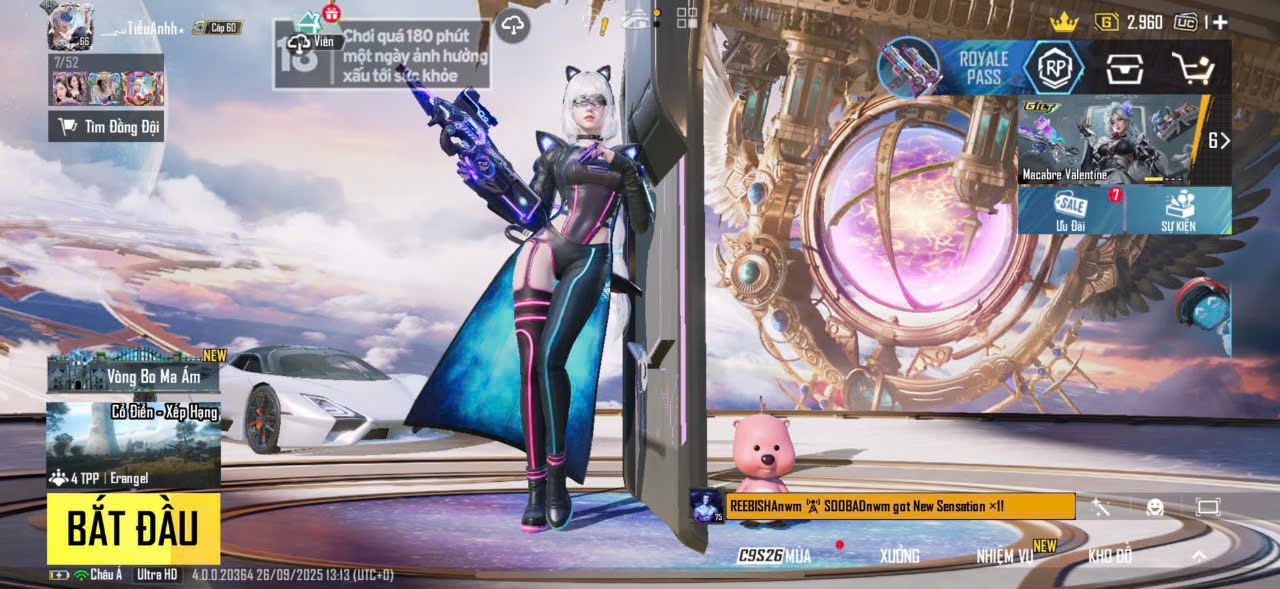Add UC with the plus button
This screenshot has width=1280, height=589.
tap(1220, 22)
